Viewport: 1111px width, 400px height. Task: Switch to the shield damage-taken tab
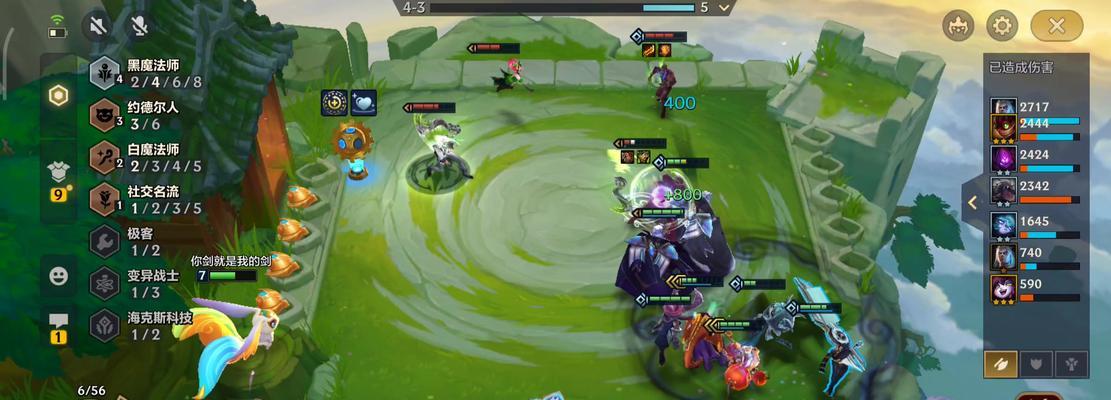1034,364
